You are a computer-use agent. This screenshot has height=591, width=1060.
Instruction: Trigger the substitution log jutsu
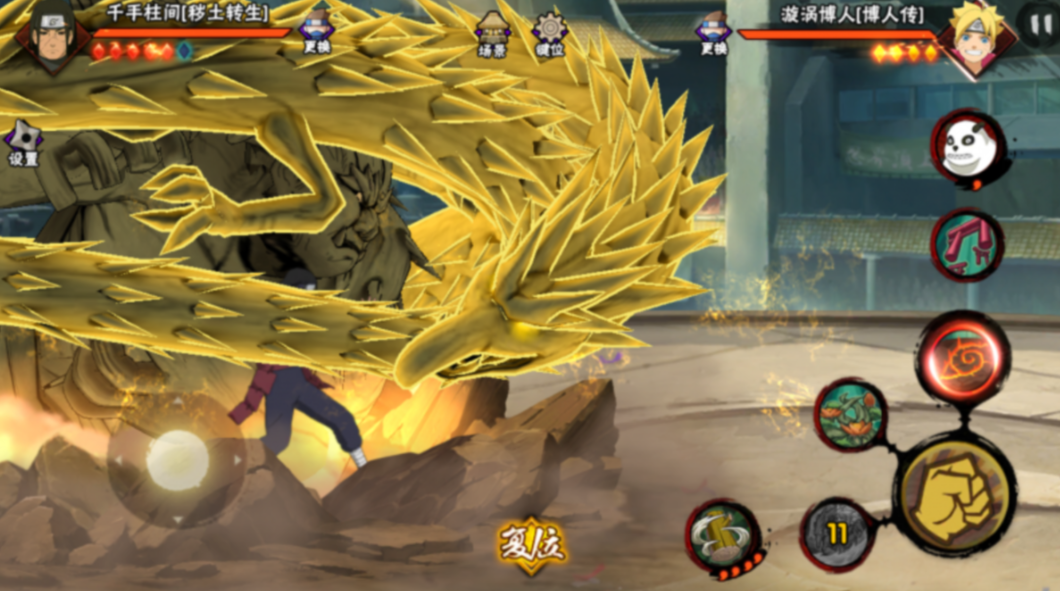[x=723, y=538]
